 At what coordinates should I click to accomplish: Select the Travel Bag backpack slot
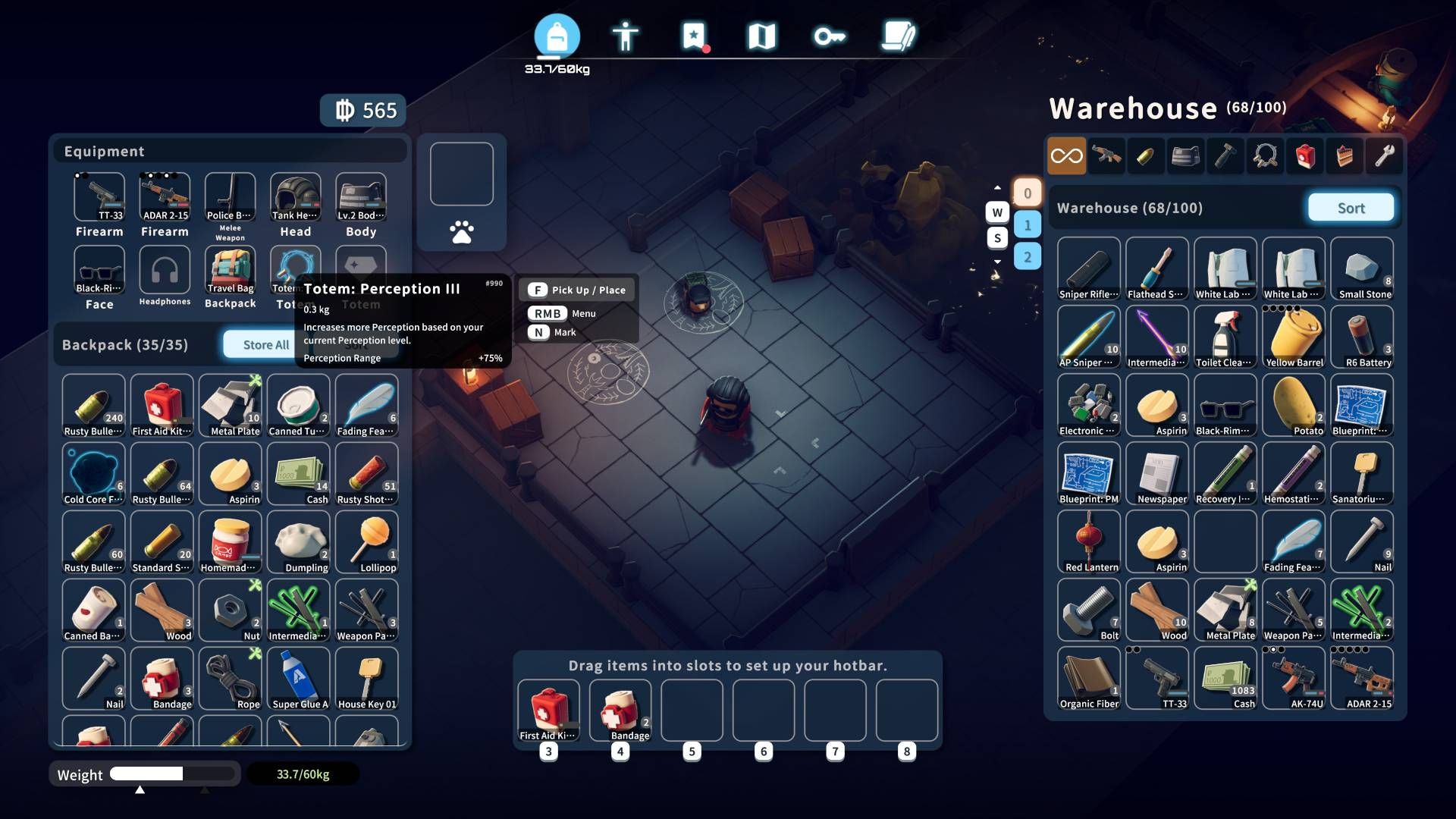(231, 271)
